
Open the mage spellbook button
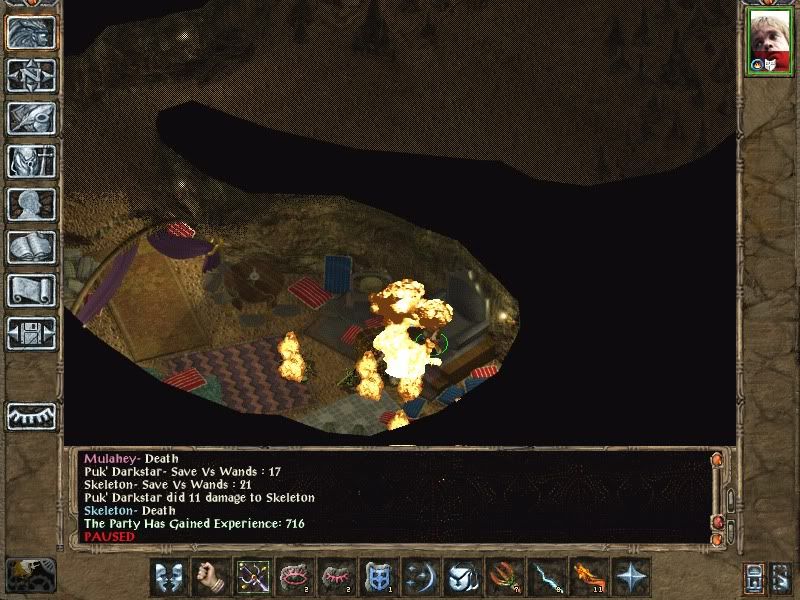[30, 247]
